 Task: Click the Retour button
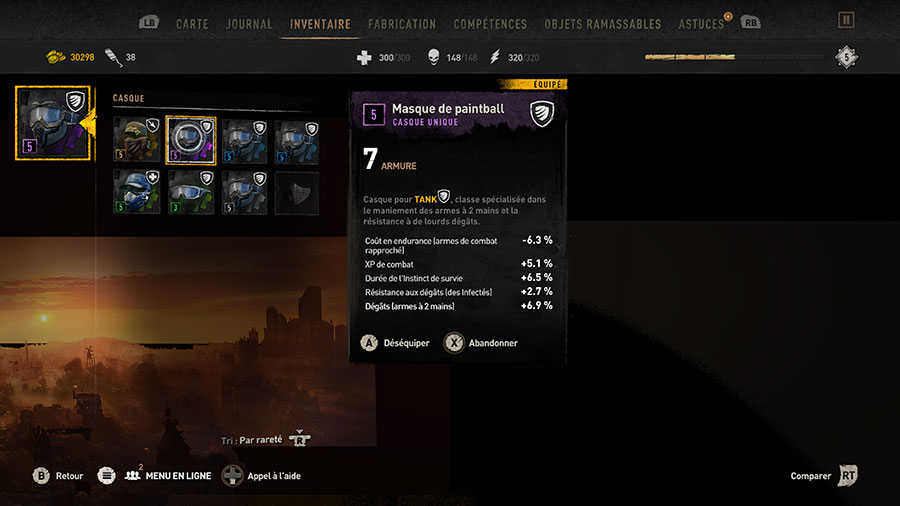pos(58,476)
